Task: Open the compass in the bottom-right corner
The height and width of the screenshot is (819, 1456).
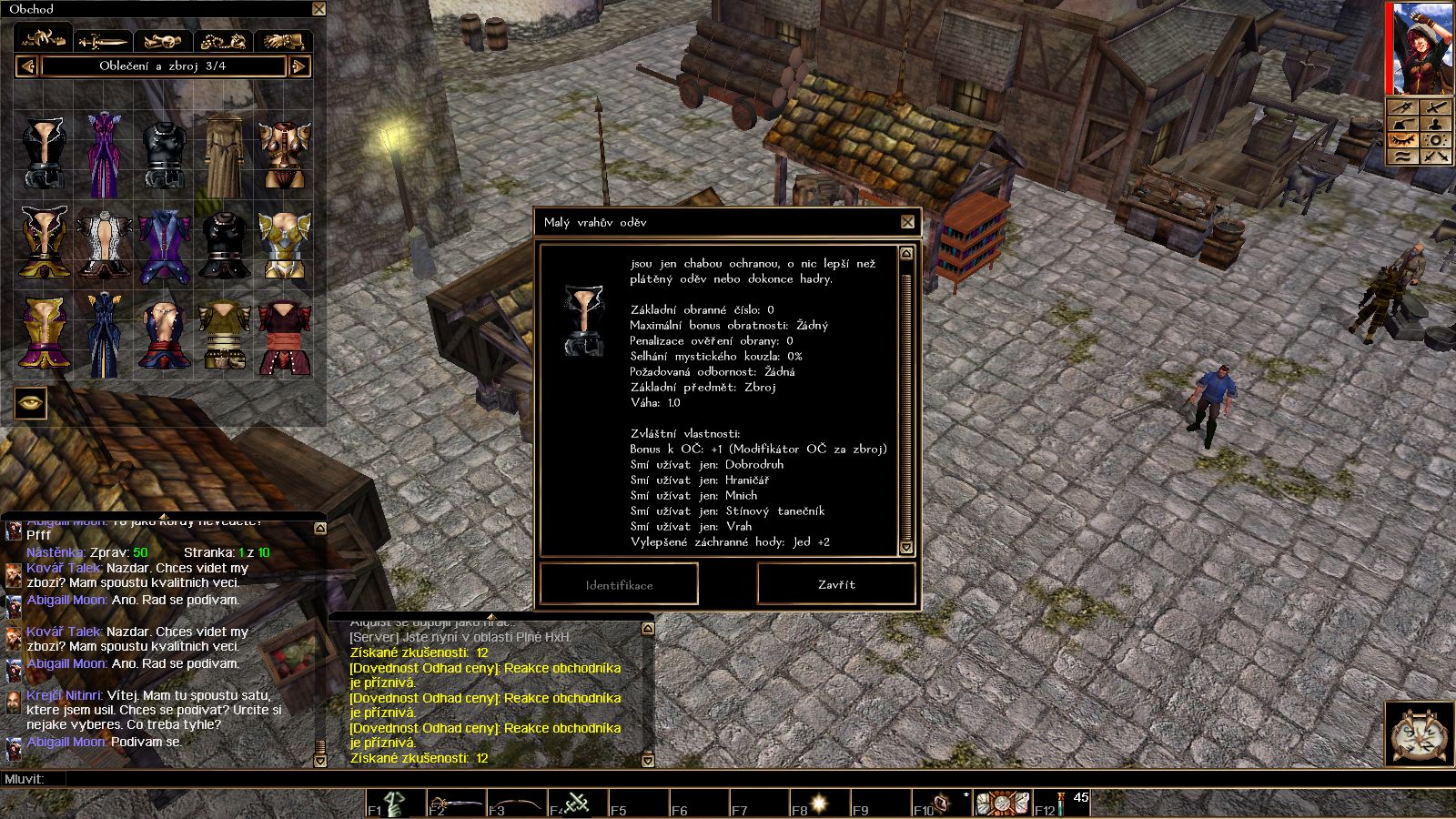Action: (x=1419, y=733)
